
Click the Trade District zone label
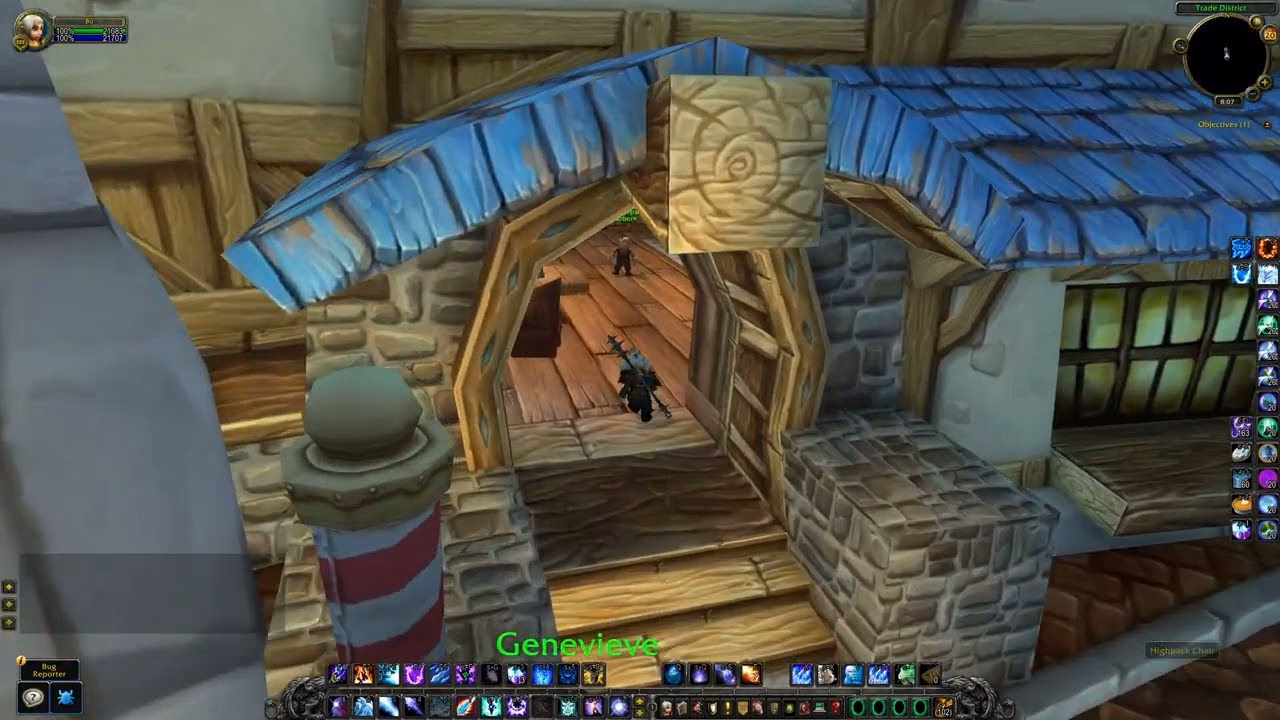pos(1223,8)
